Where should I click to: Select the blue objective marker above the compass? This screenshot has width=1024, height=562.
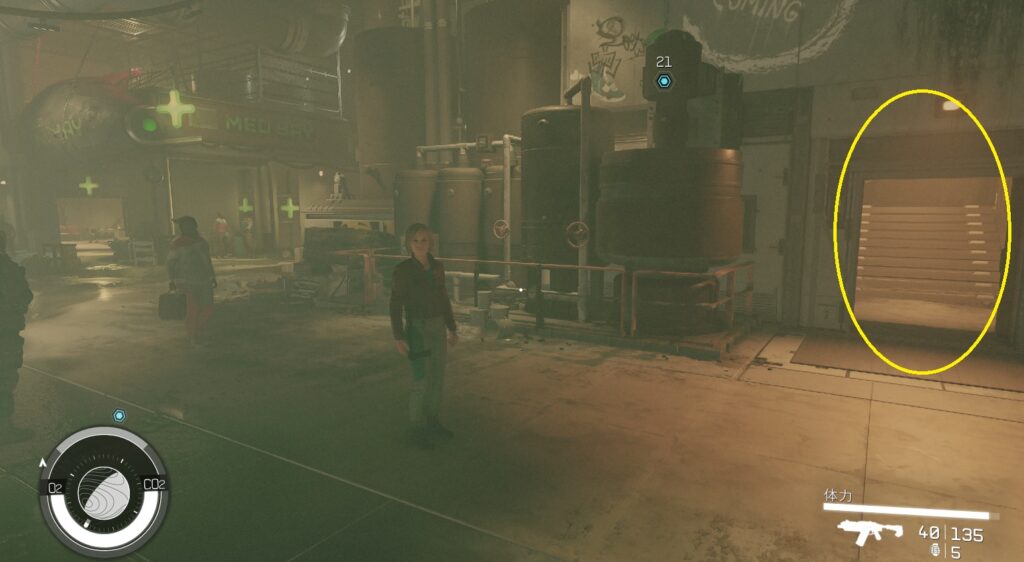[x=120, y=415]
